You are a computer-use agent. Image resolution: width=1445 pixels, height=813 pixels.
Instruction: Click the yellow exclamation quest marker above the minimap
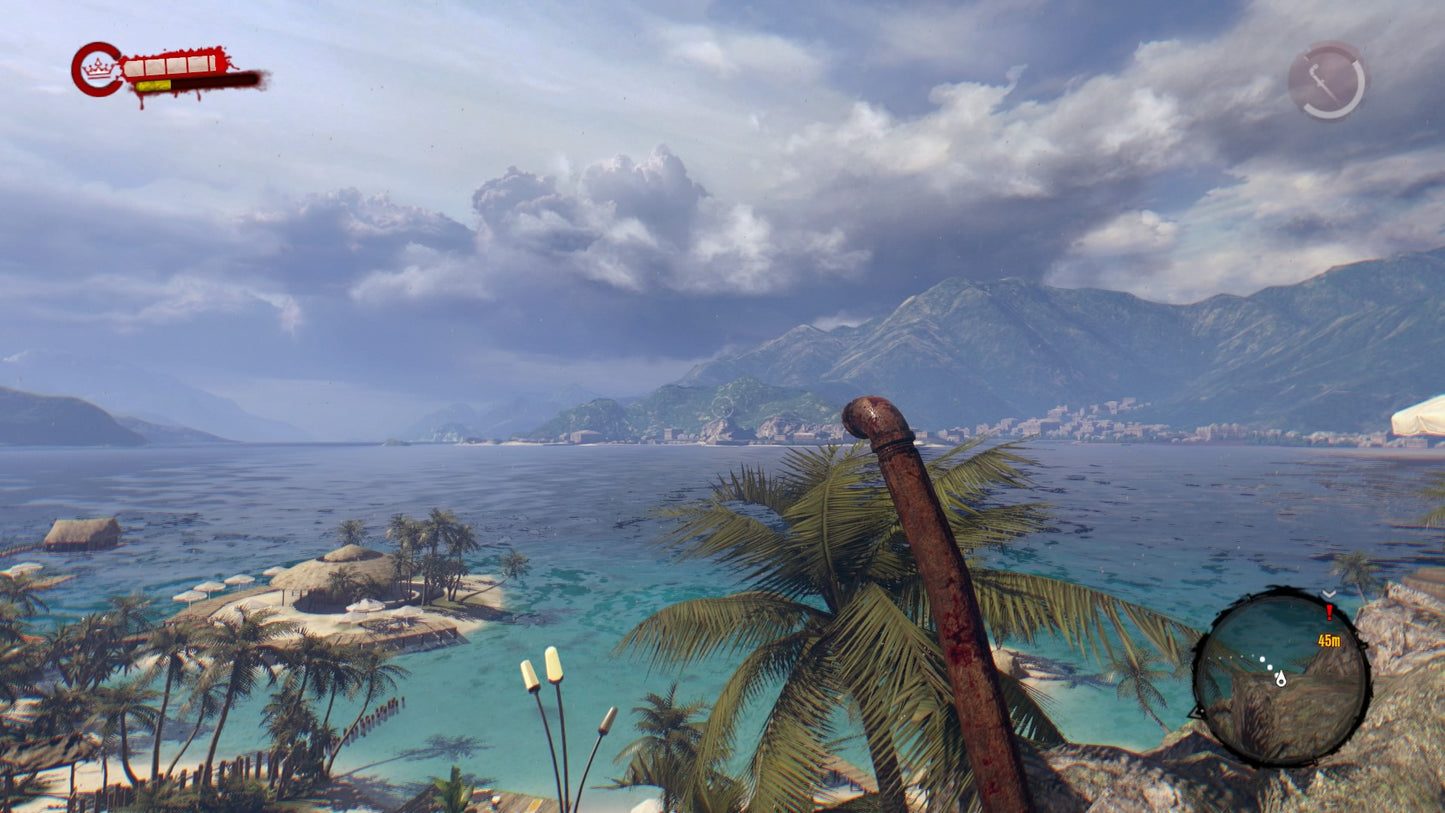click(x=1329, y=613)
